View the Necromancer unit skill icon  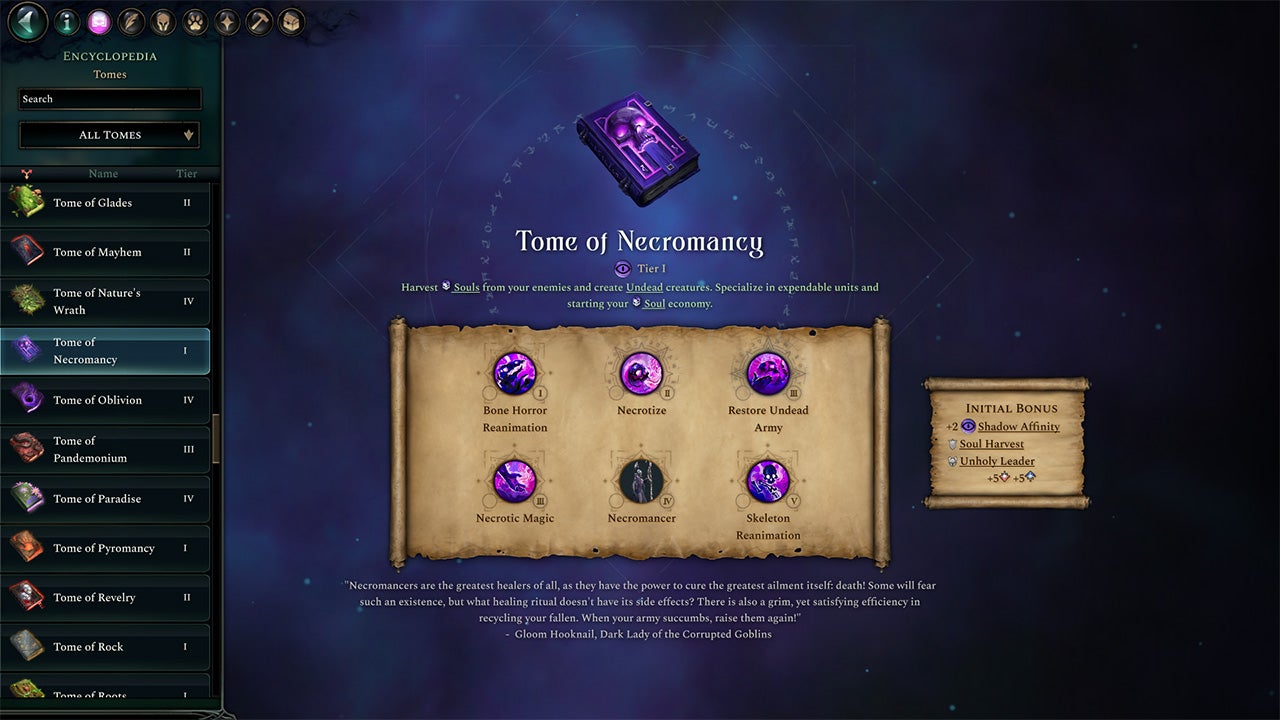pyautogui.click(x=641, y=481)
